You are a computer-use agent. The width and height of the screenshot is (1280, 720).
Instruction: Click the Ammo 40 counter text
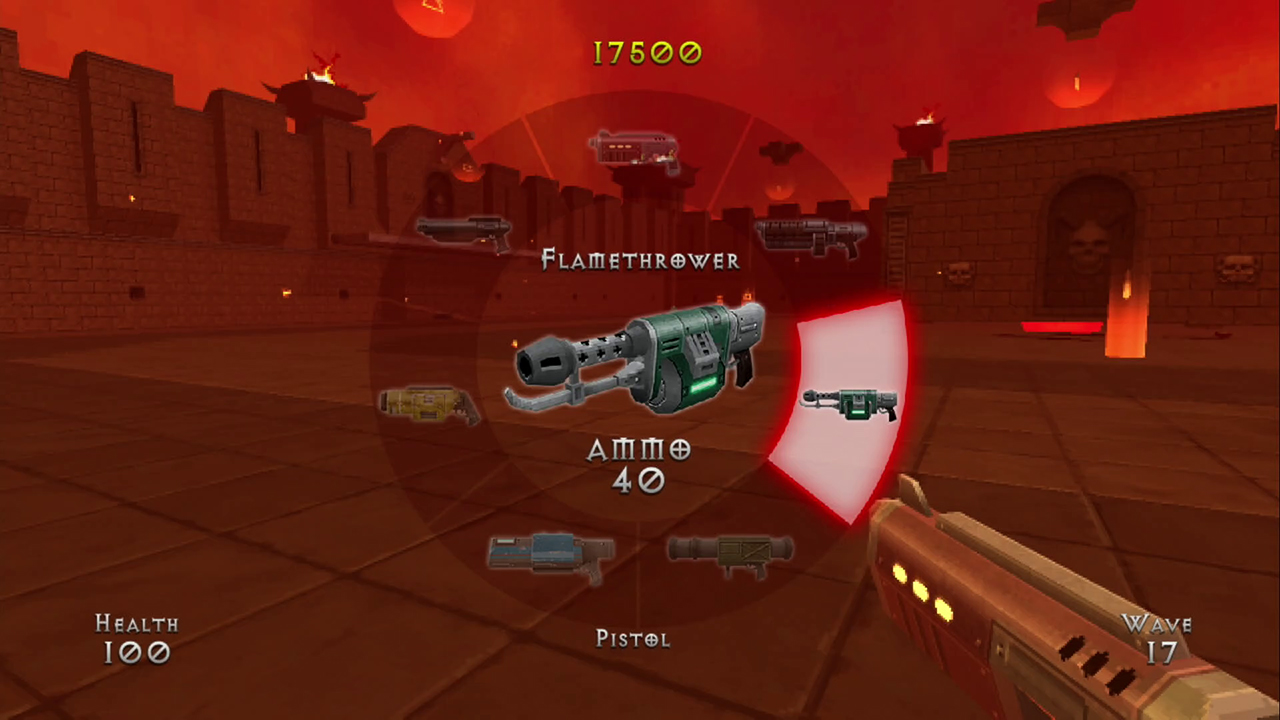click(639, 465)
